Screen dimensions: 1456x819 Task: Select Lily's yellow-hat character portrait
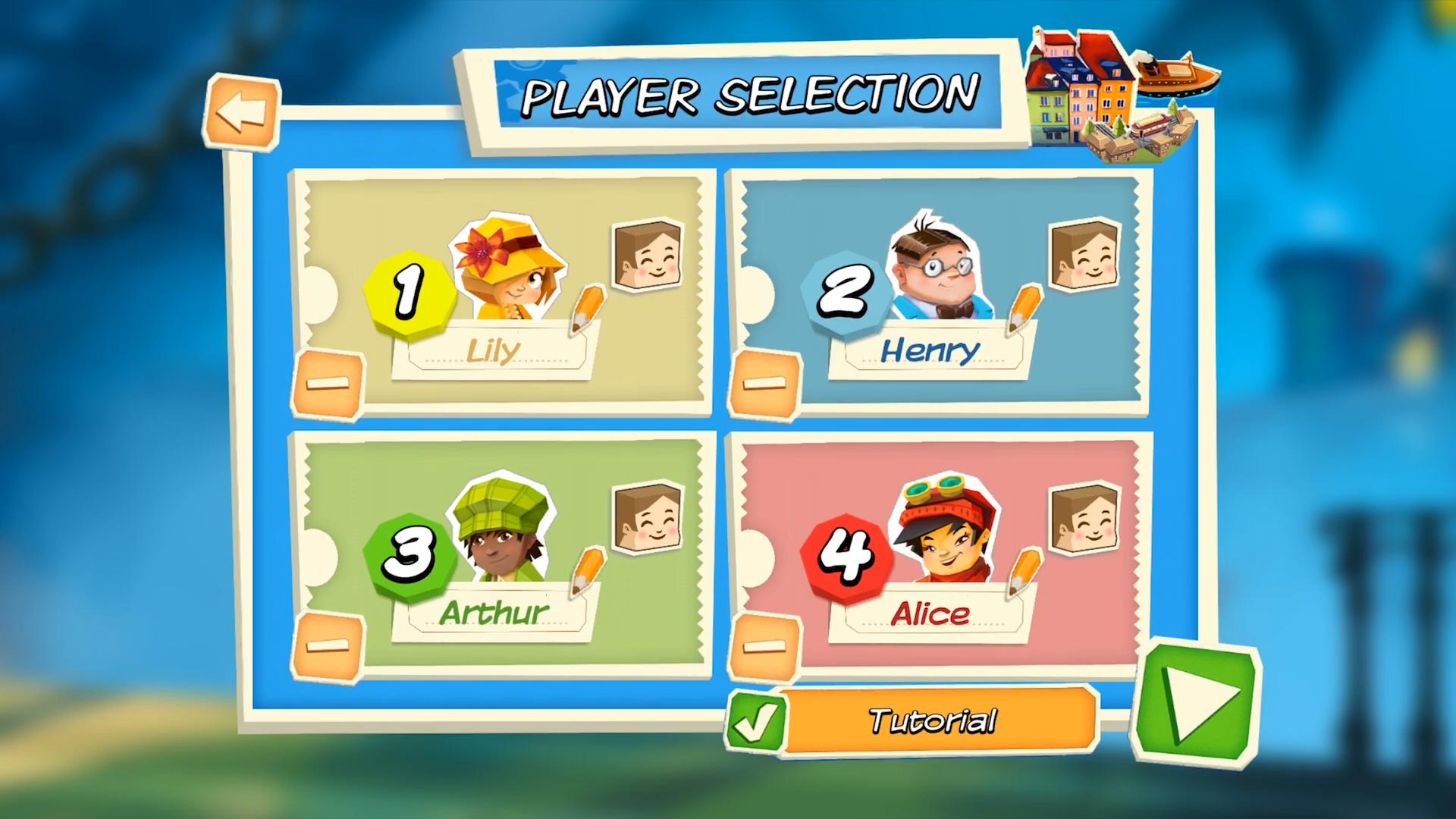point(508,269)
